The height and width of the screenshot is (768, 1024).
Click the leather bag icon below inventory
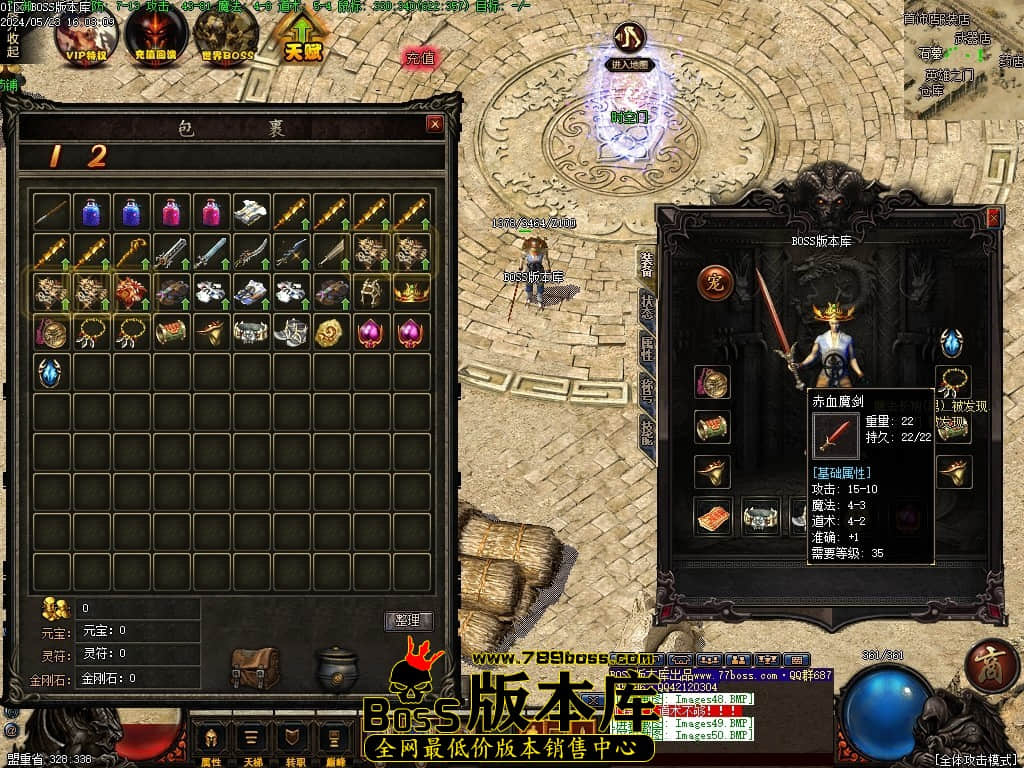[255, 667]
